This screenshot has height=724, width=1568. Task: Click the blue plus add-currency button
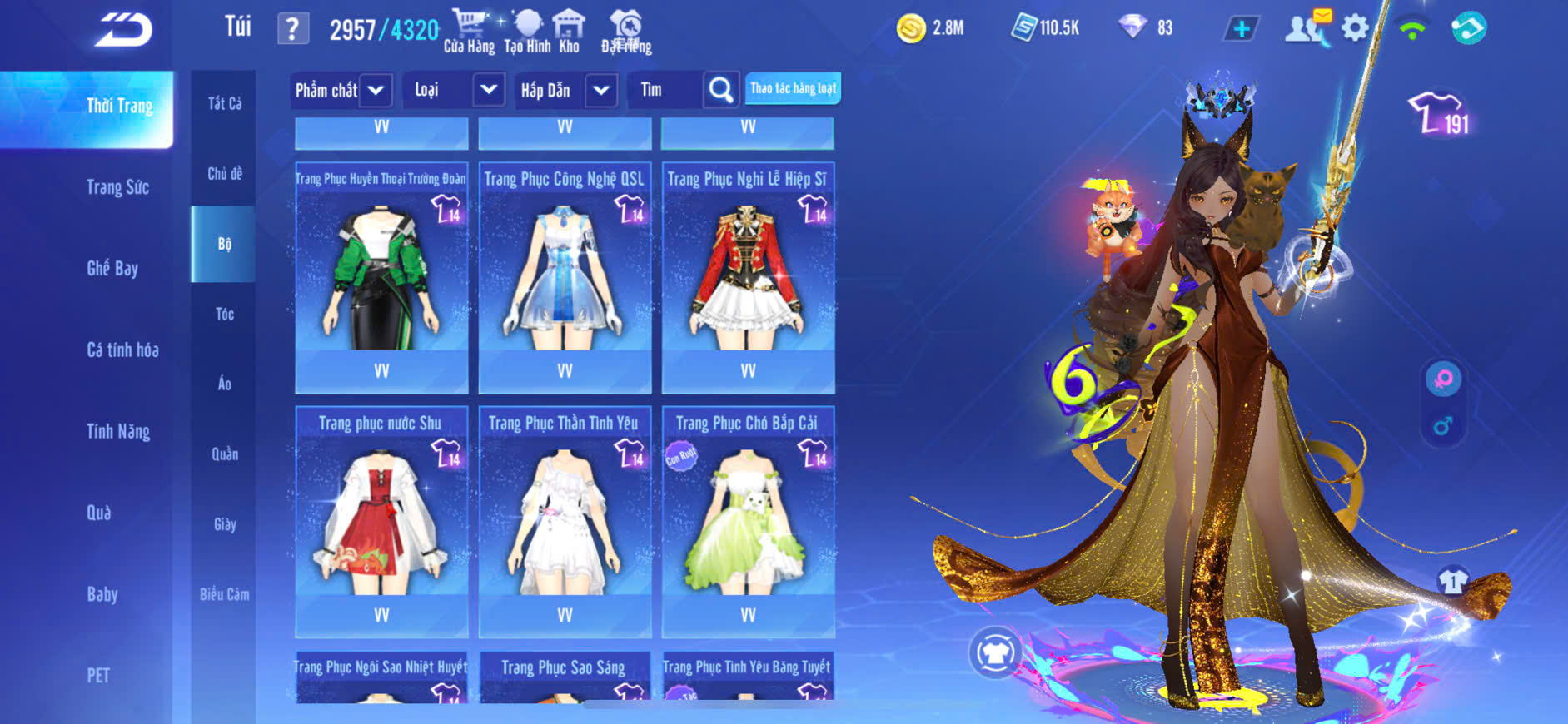click(x=1241, y=29)
